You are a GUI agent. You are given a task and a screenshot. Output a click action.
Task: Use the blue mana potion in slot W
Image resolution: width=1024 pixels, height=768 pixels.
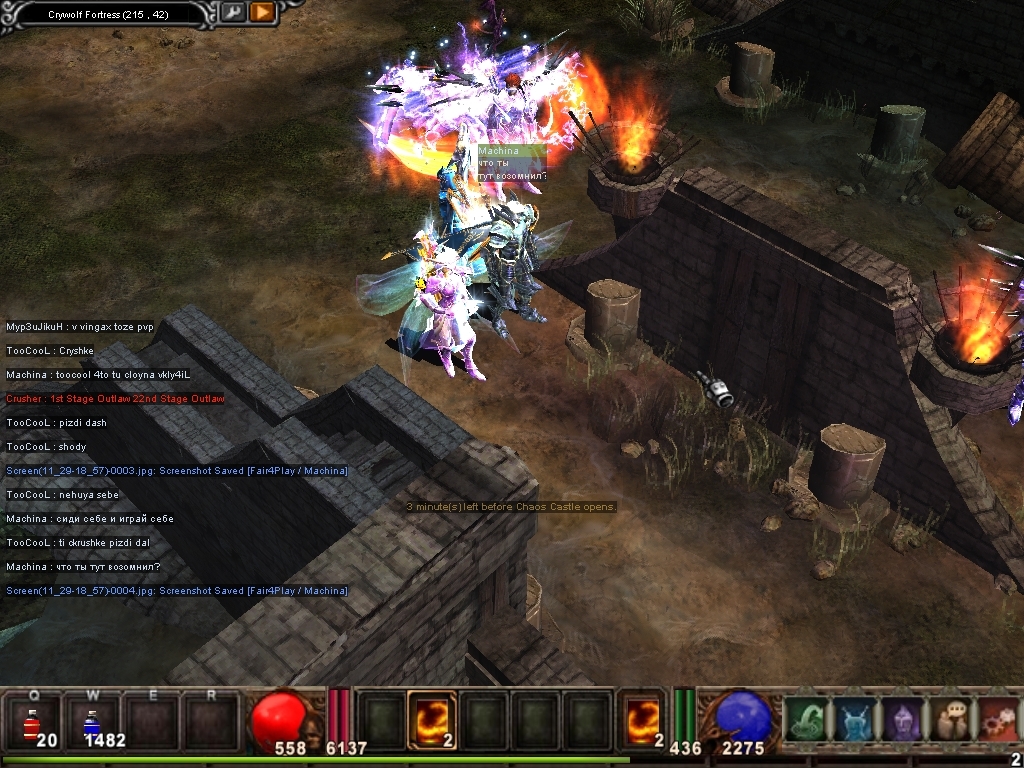[91, 720]
